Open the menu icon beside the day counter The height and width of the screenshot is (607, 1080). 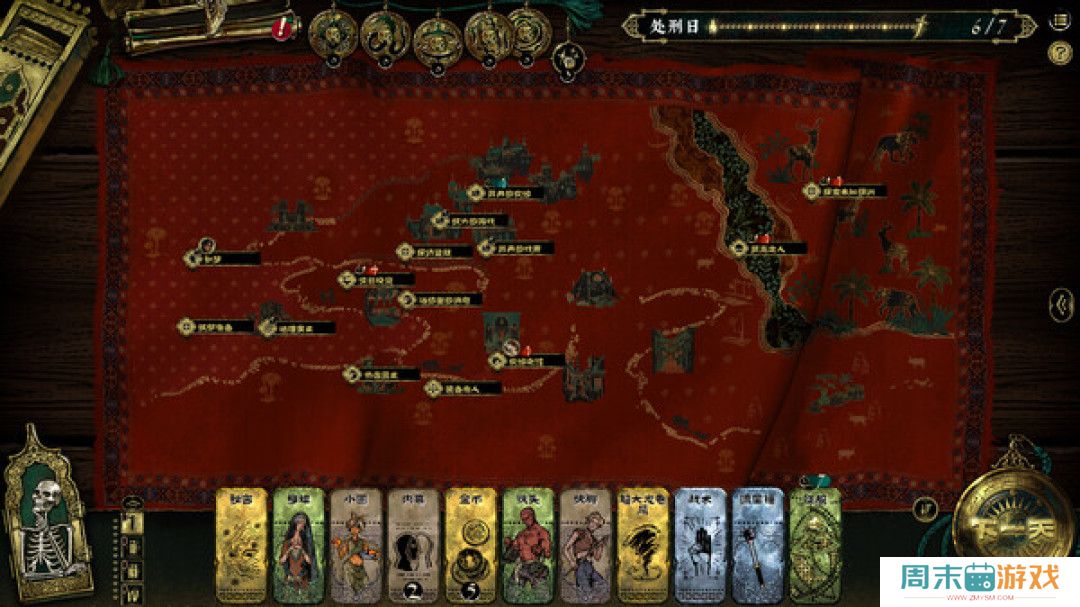click(1059, 21)
